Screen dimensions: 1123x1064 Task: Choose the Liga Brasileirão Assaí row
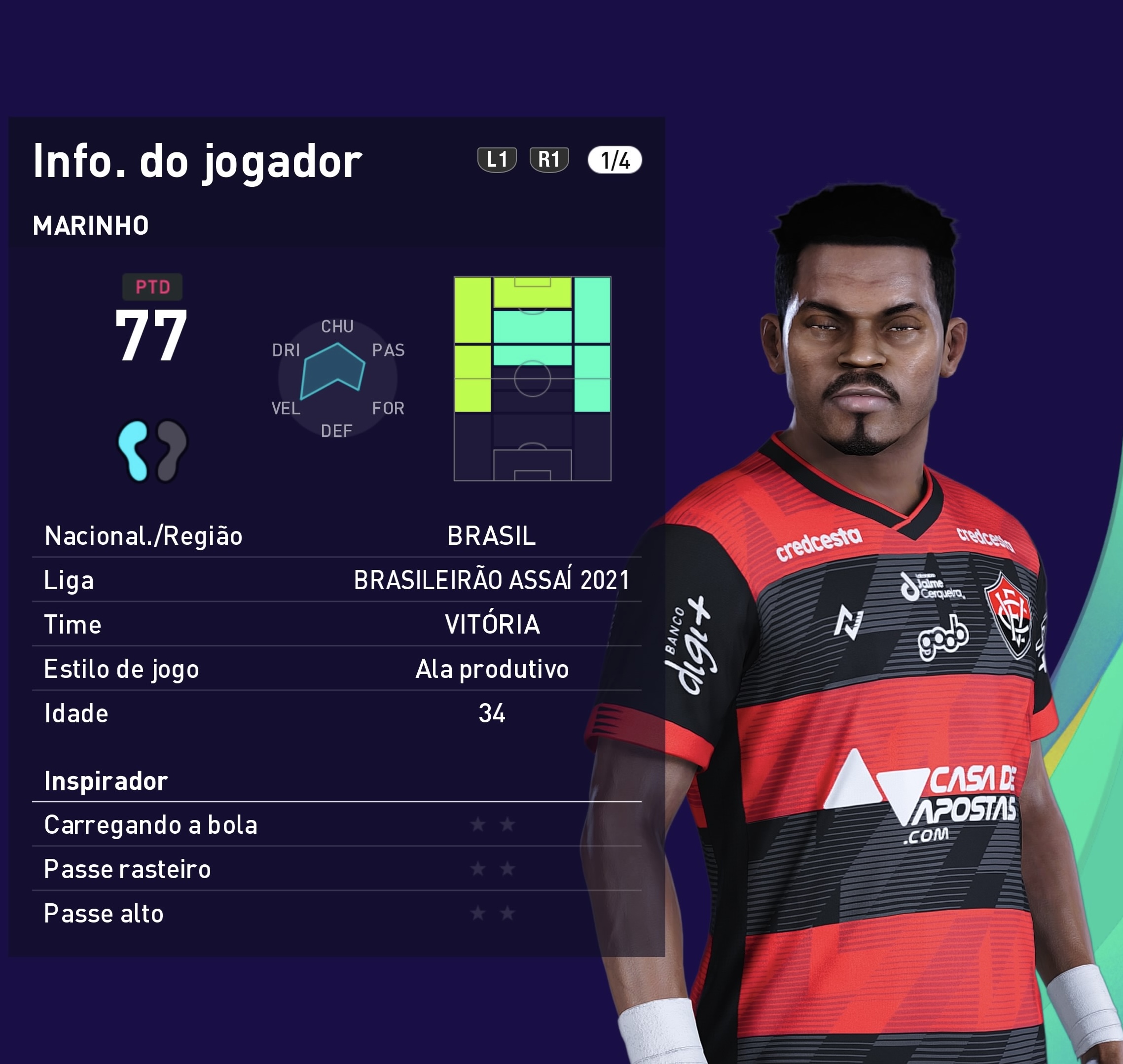(336, 580)
